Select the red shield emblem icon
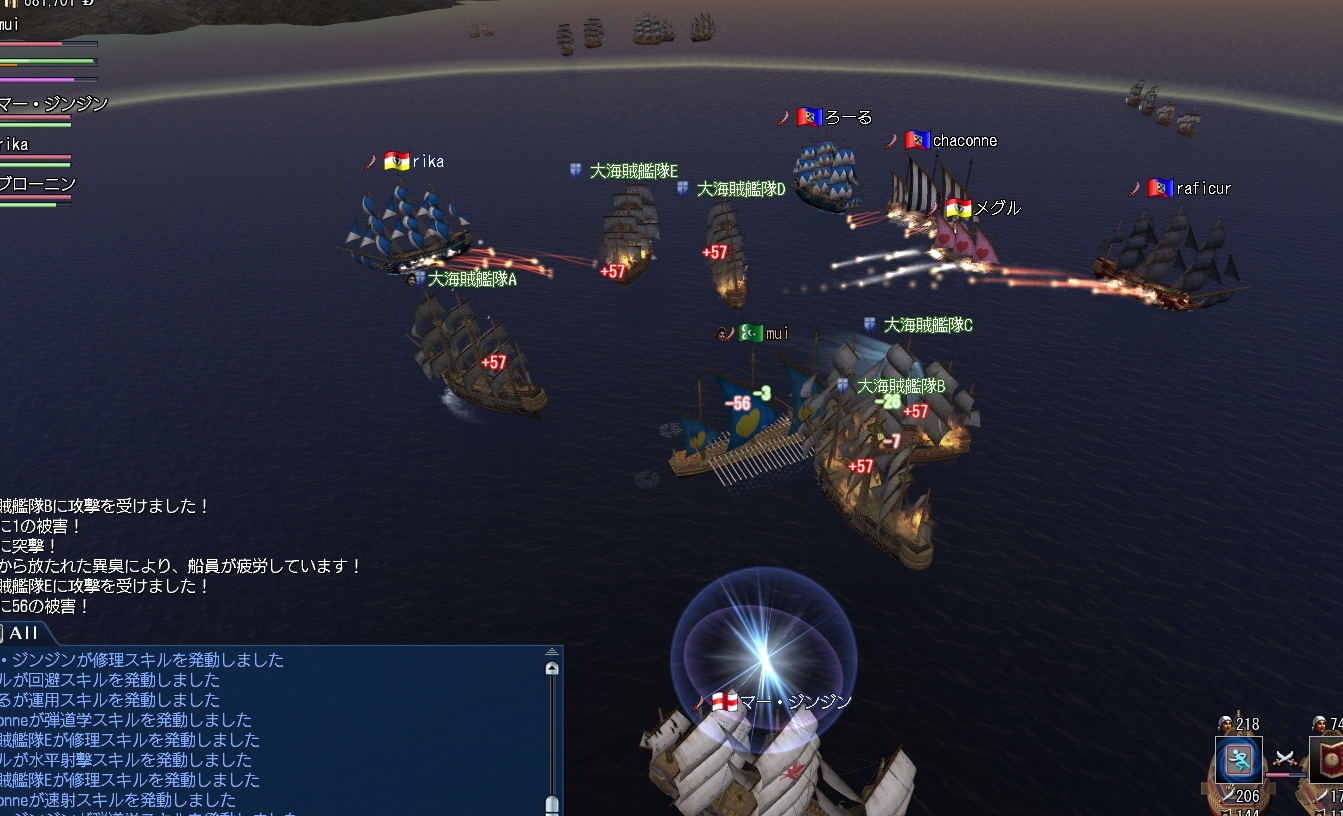This screenshot has width=1343, height=816. coord(1328,760)
